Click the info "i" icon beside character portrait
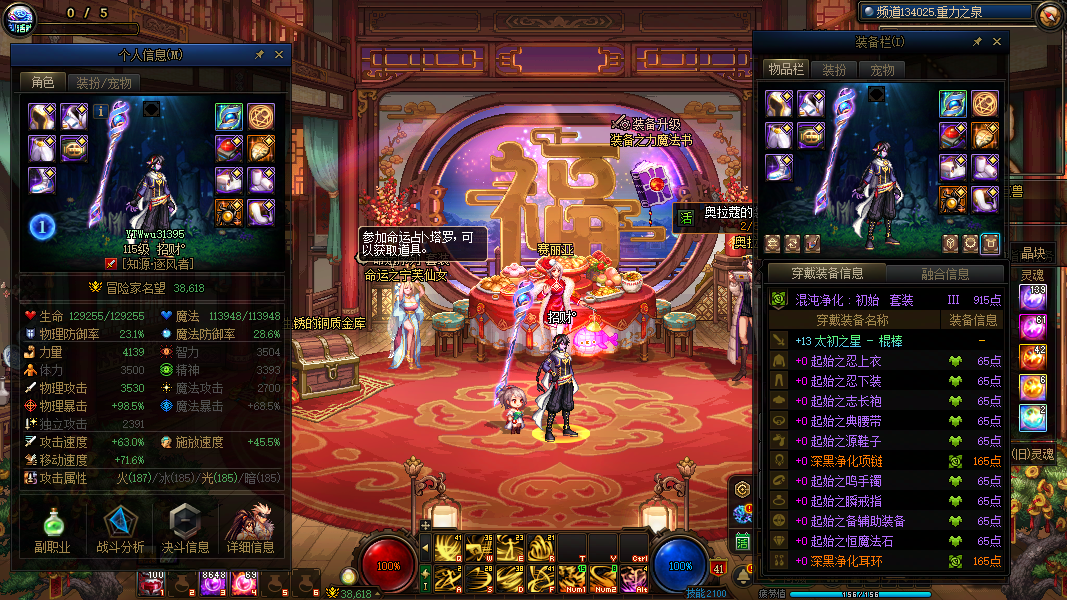The image size is (1067, 600). pos(101,112)
